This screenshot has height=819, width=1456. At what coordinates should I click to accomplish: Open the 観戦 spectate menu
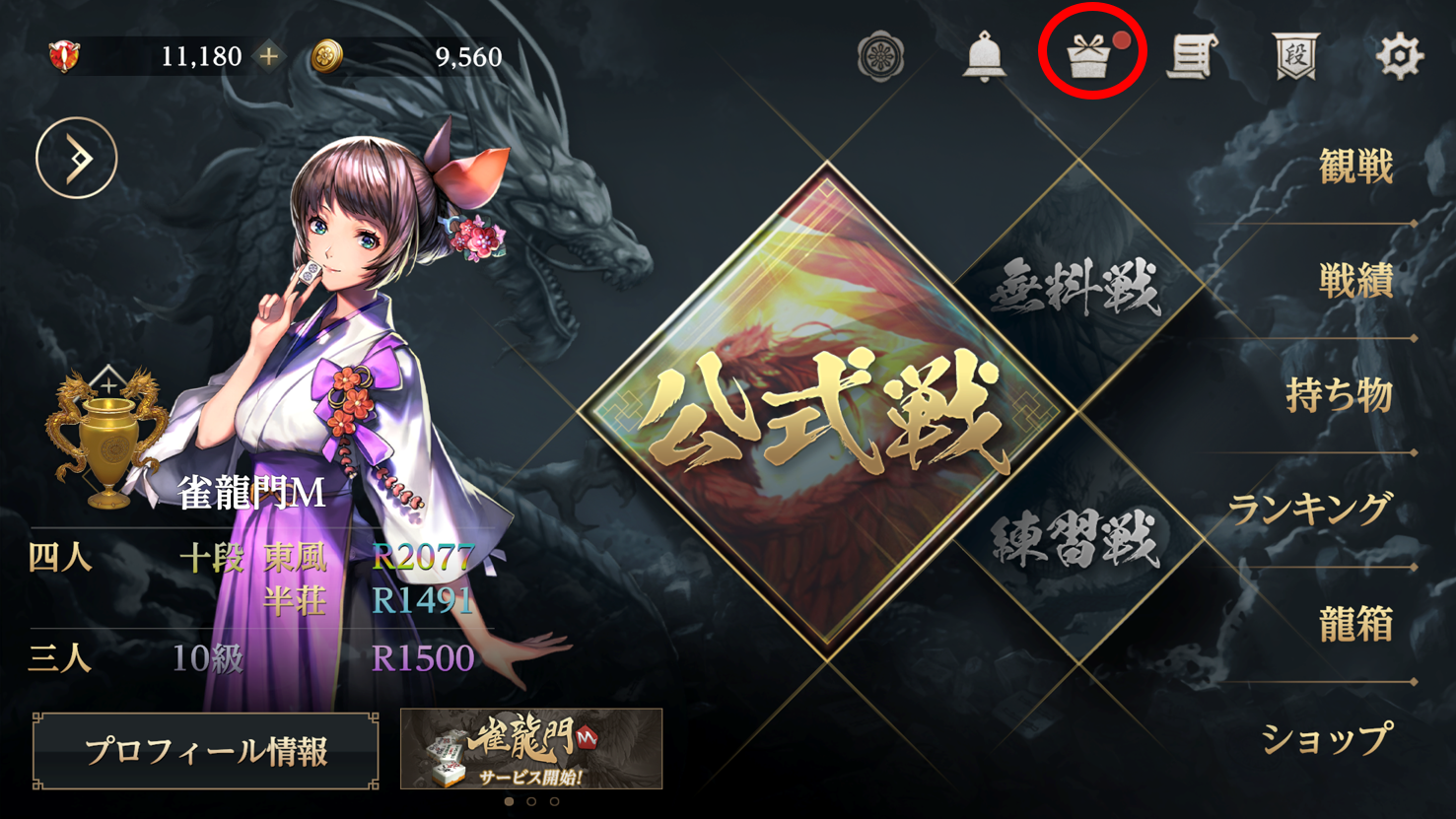pyautogui.click(x=1355, y=168)
